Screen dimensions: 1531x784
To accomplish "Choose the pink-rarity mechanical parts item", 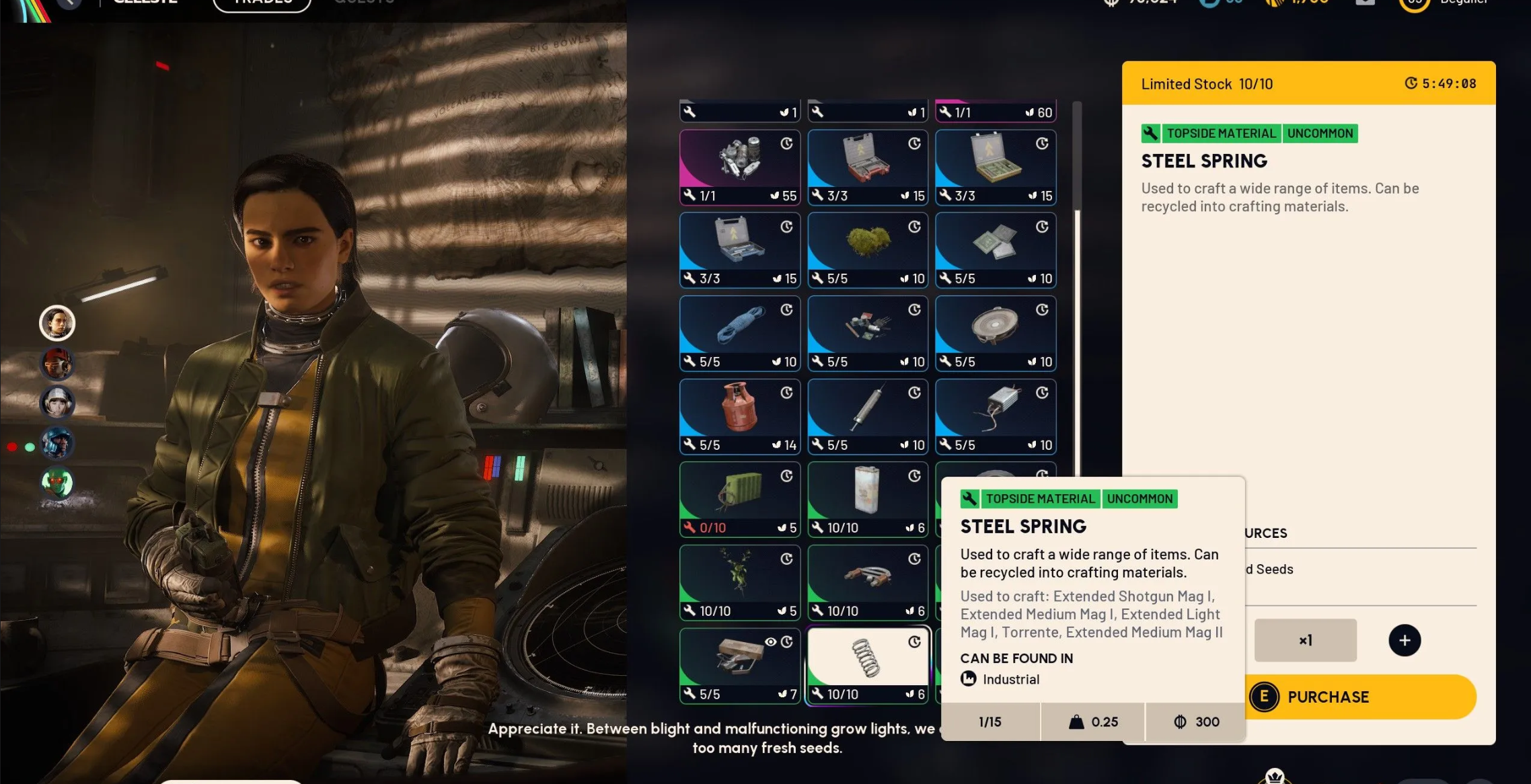I will [x=739, y=167].
